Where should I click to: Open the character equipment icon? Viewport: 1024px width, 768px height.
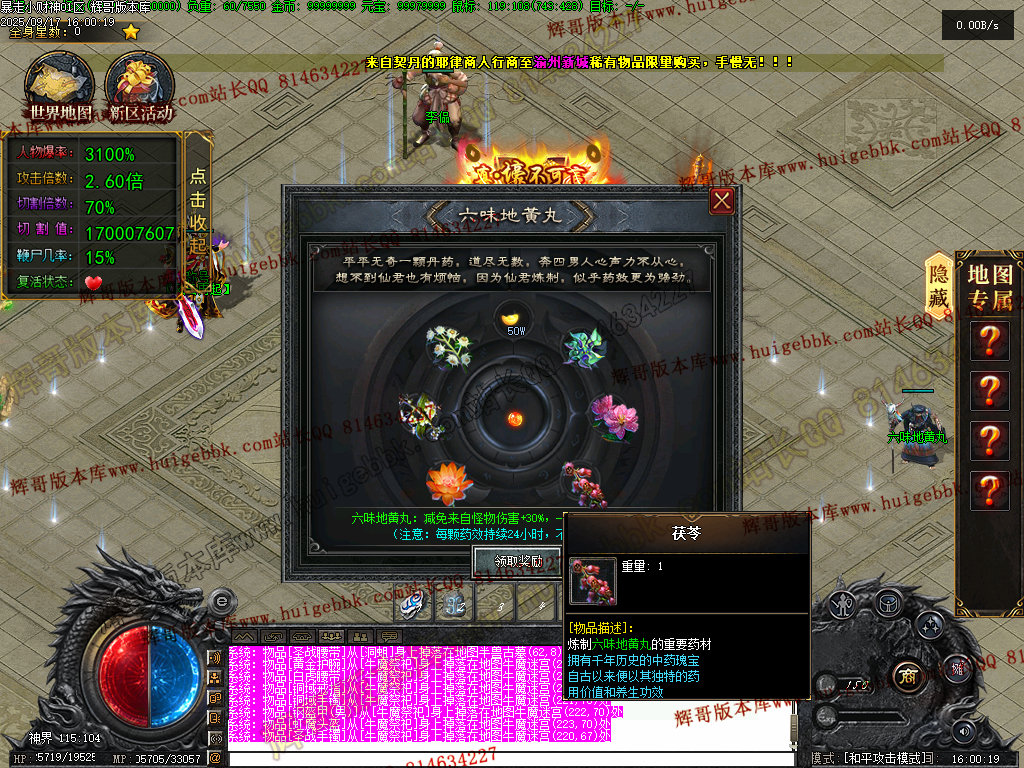click(843, 604)
